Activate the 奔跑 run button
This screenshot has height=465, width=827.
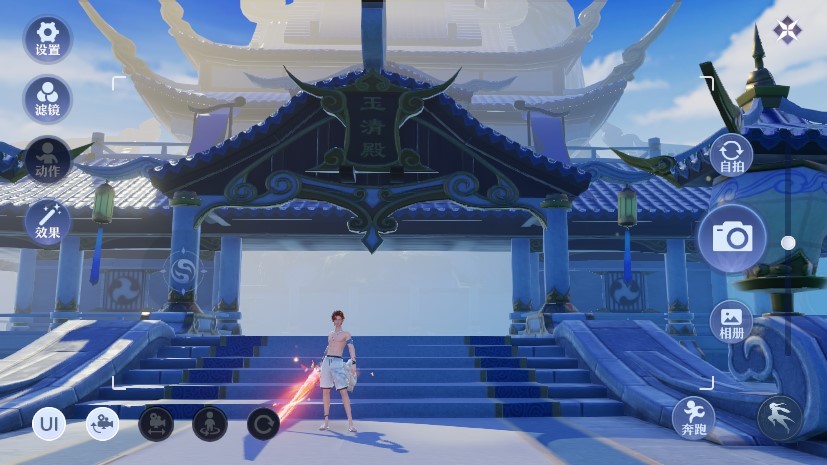(x=694, y=417)
